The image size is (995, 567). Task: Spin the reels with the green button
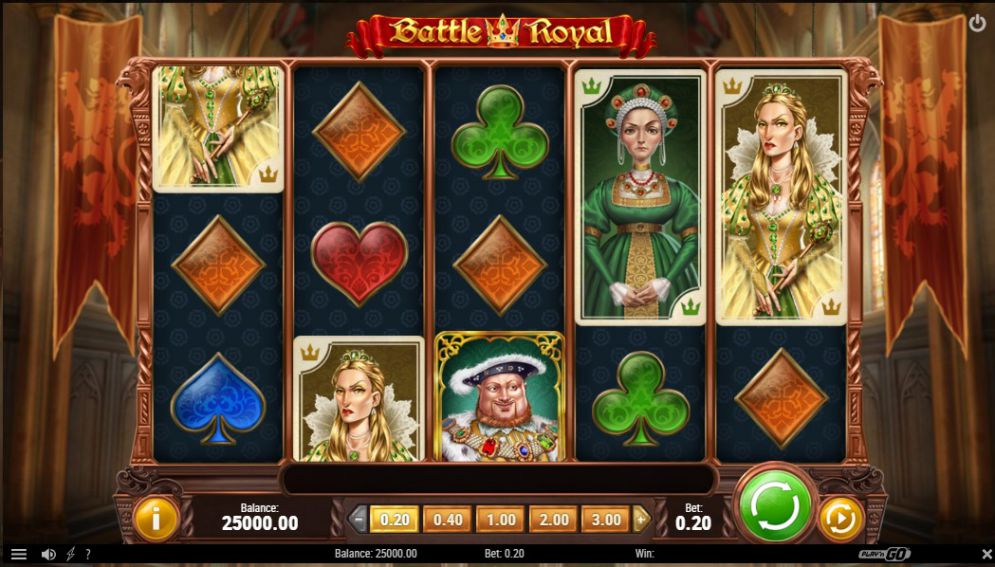[x=773, y=507]
